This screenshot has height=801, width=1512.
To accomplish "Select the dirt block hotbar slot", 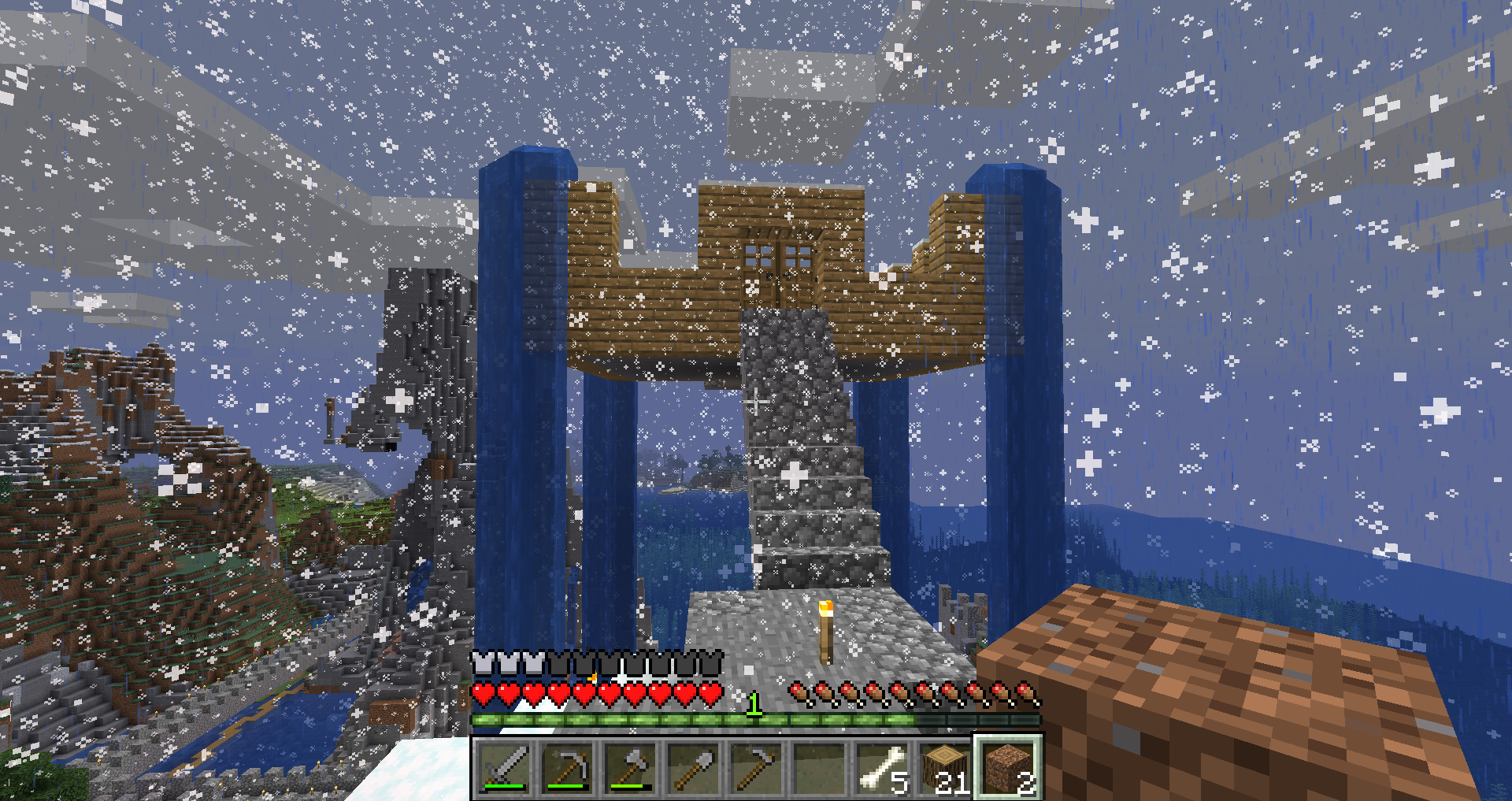I will [1009, 768].
